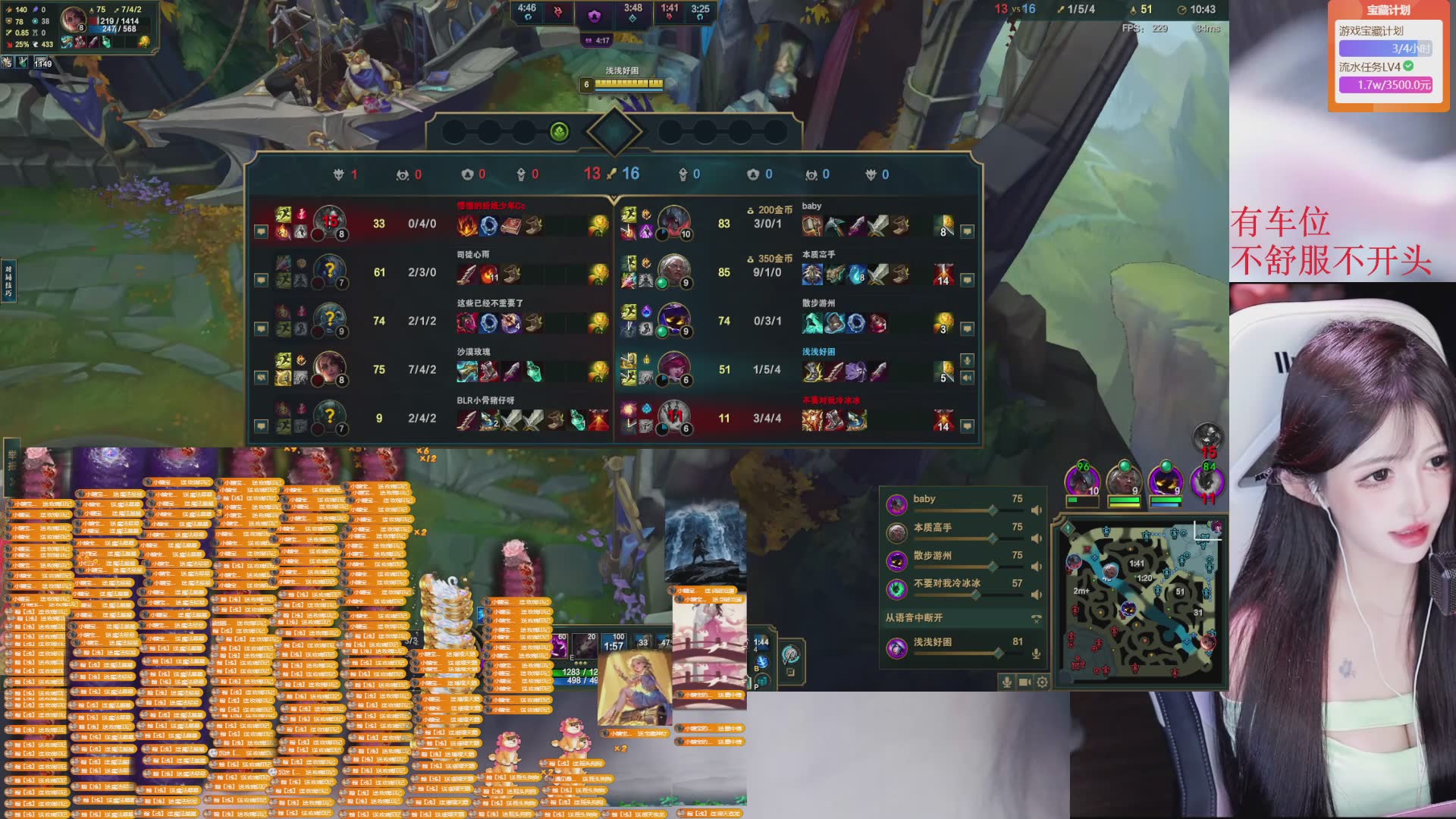Mute 散步游州 using the speaker icon
1456x819 pixels.
tap(1036, 566)
